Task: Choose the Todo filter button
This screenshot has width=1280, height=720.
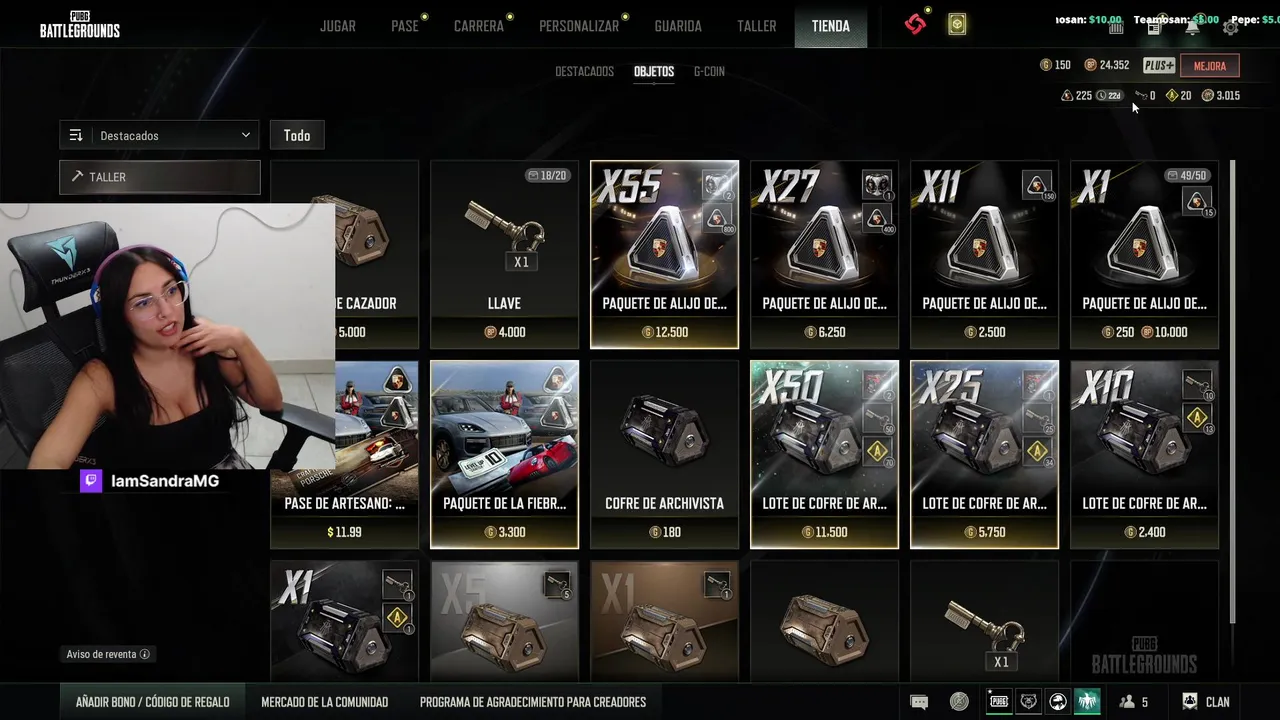Action: (x=297, y=135)
